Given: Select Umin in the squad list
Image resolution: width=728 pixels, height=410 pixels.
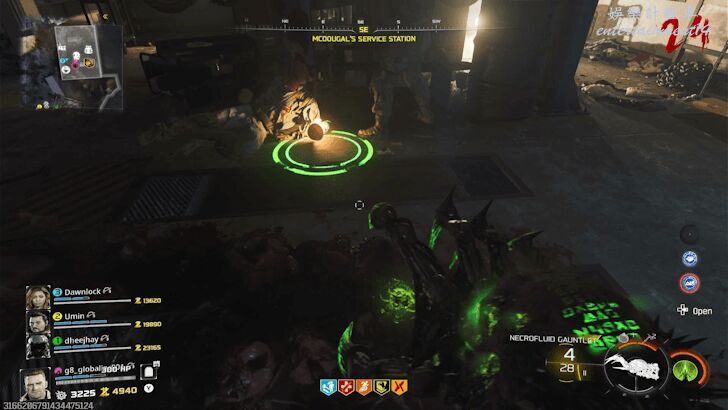Looking at the screenshot, I should (x=76, y=316).
